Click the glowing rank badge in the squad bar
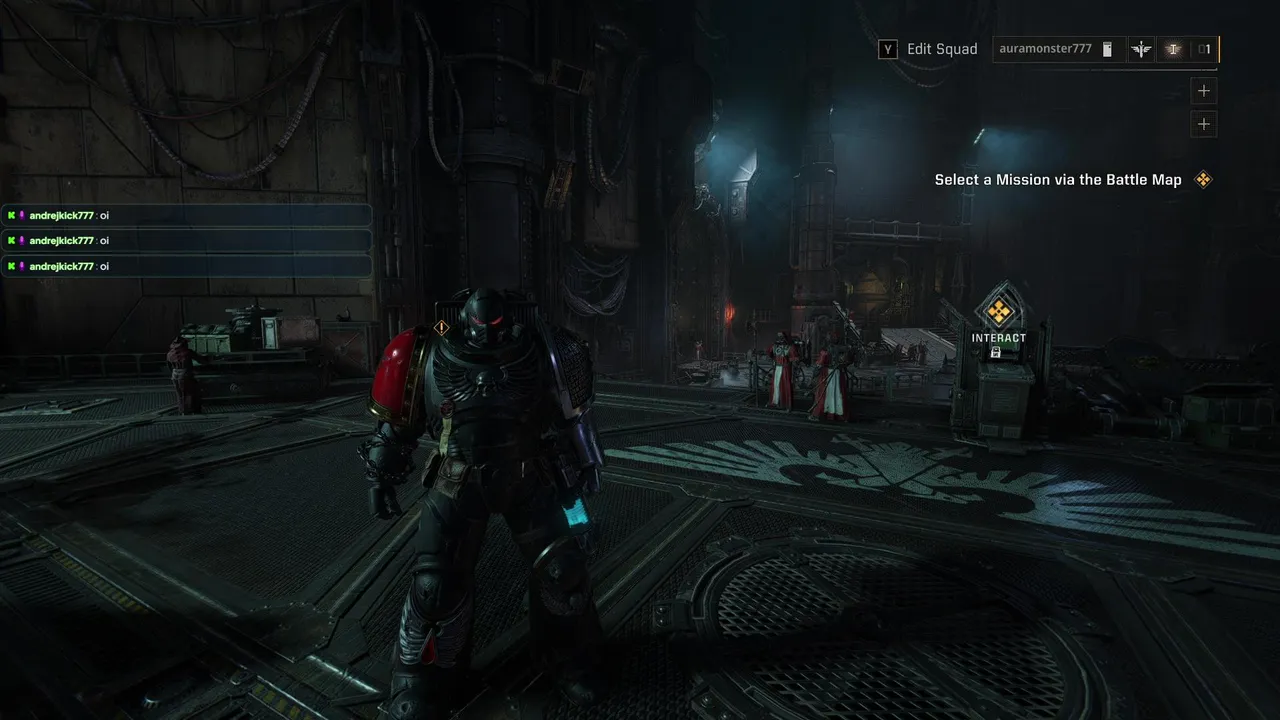Screen dimensions: 1280x720 click(1174, 49)
